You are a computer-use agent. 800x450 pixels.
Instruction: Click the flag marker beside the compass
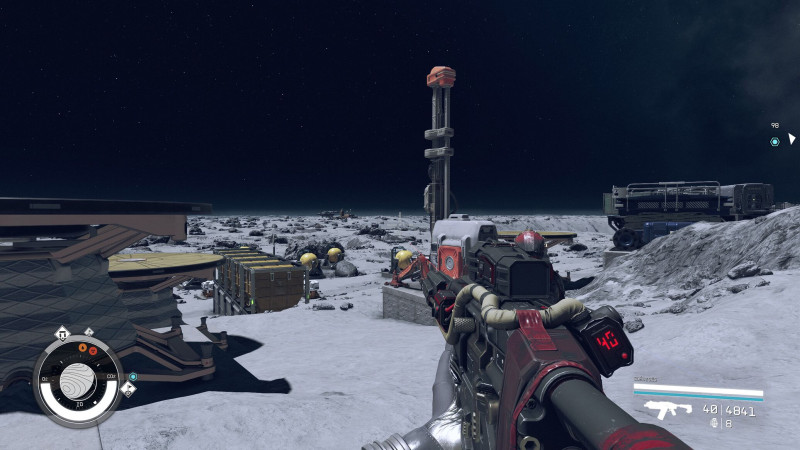pyautogui.click(x=128, y=390)
